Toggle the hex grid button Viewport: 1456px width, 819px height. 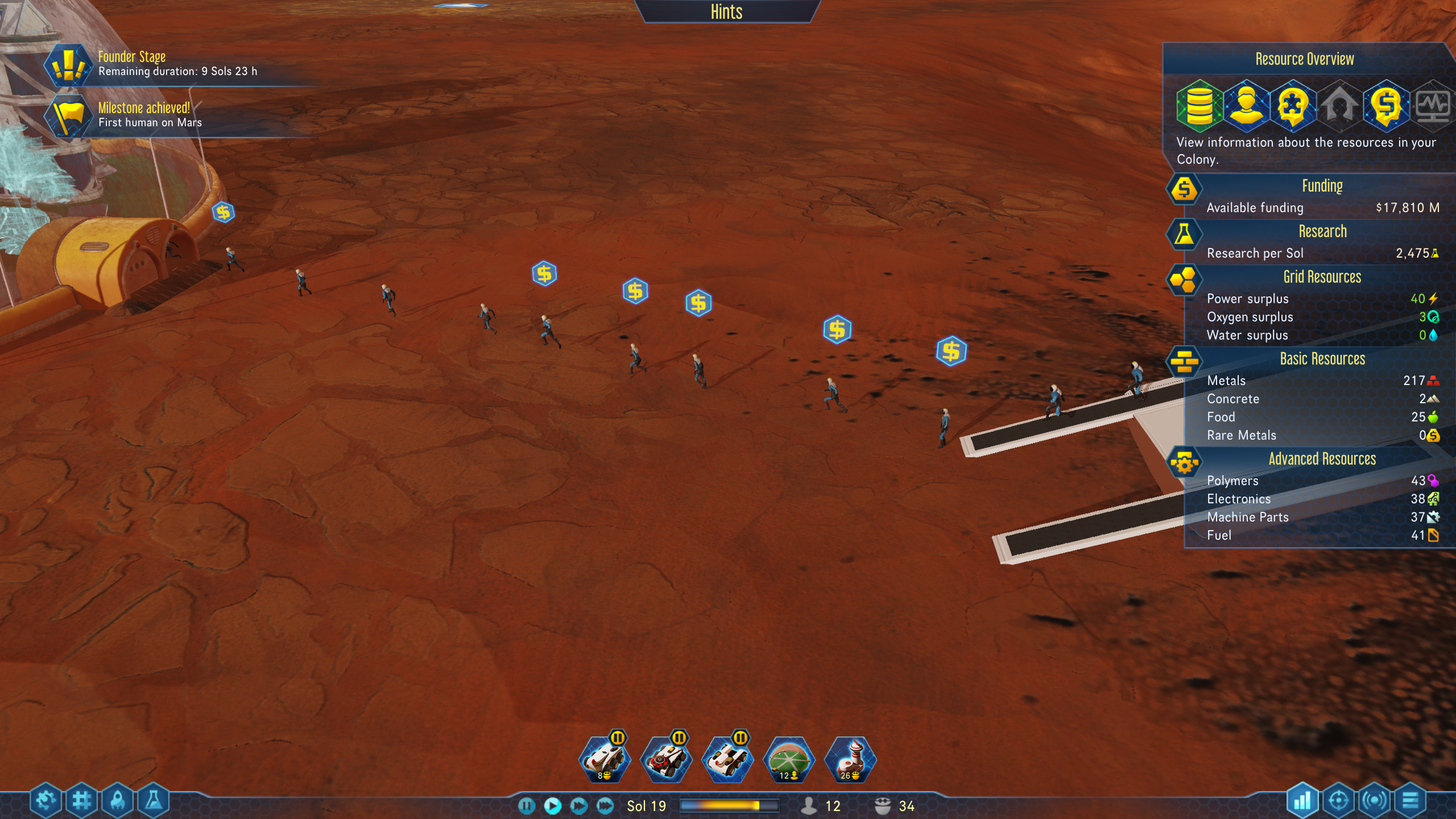pyautogui.click(x=81, y=801)
